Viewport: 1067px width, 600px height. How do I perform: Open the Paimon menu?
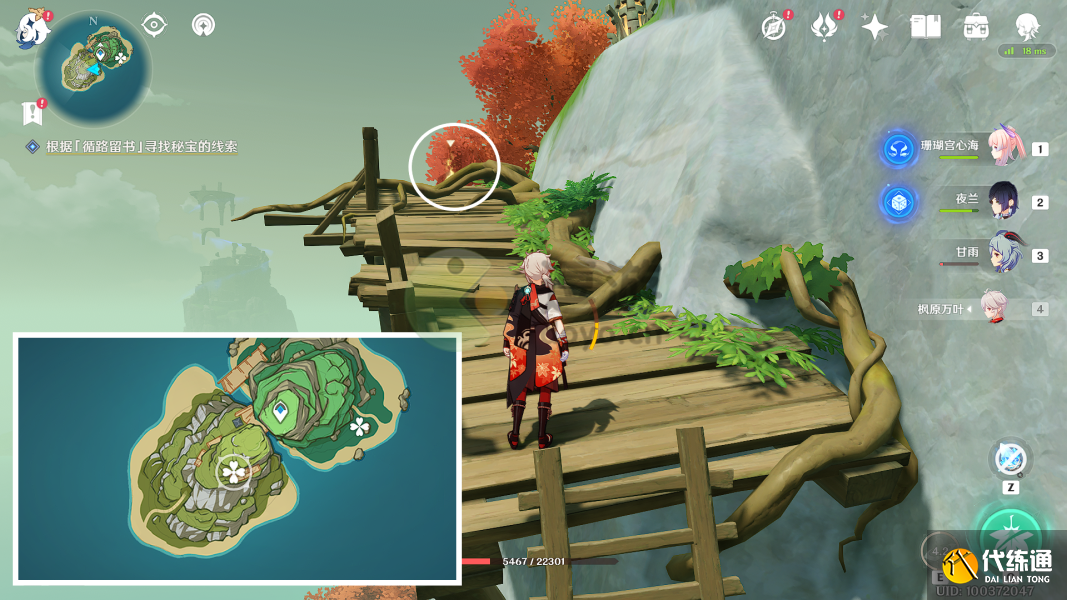[x=32, y=30]
